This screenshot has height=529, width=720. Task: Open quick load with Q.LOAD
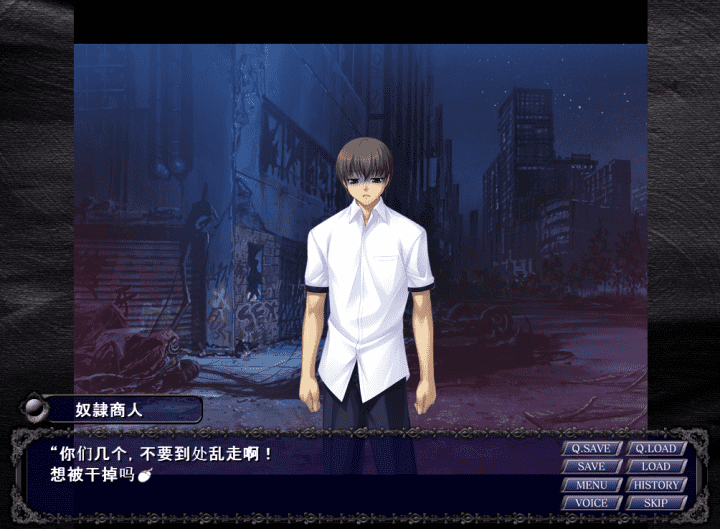[656, 449]
